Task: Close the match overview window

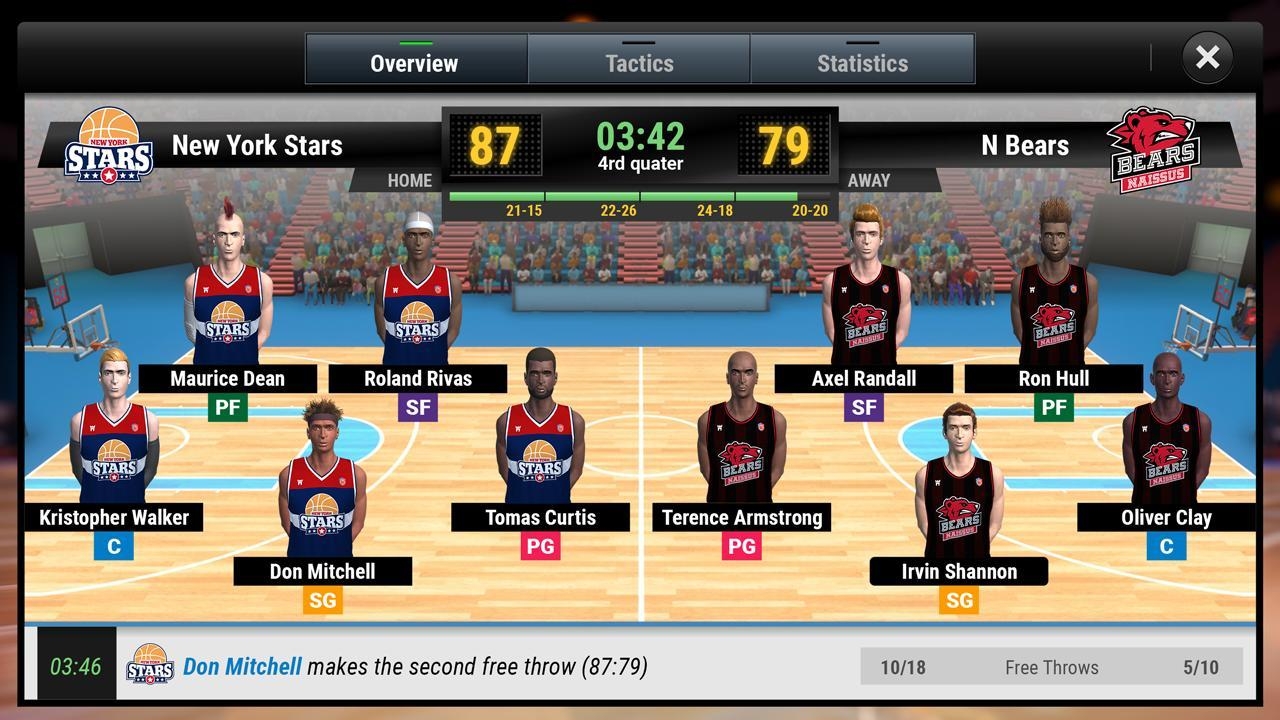Action: [x=1207, y=58]
